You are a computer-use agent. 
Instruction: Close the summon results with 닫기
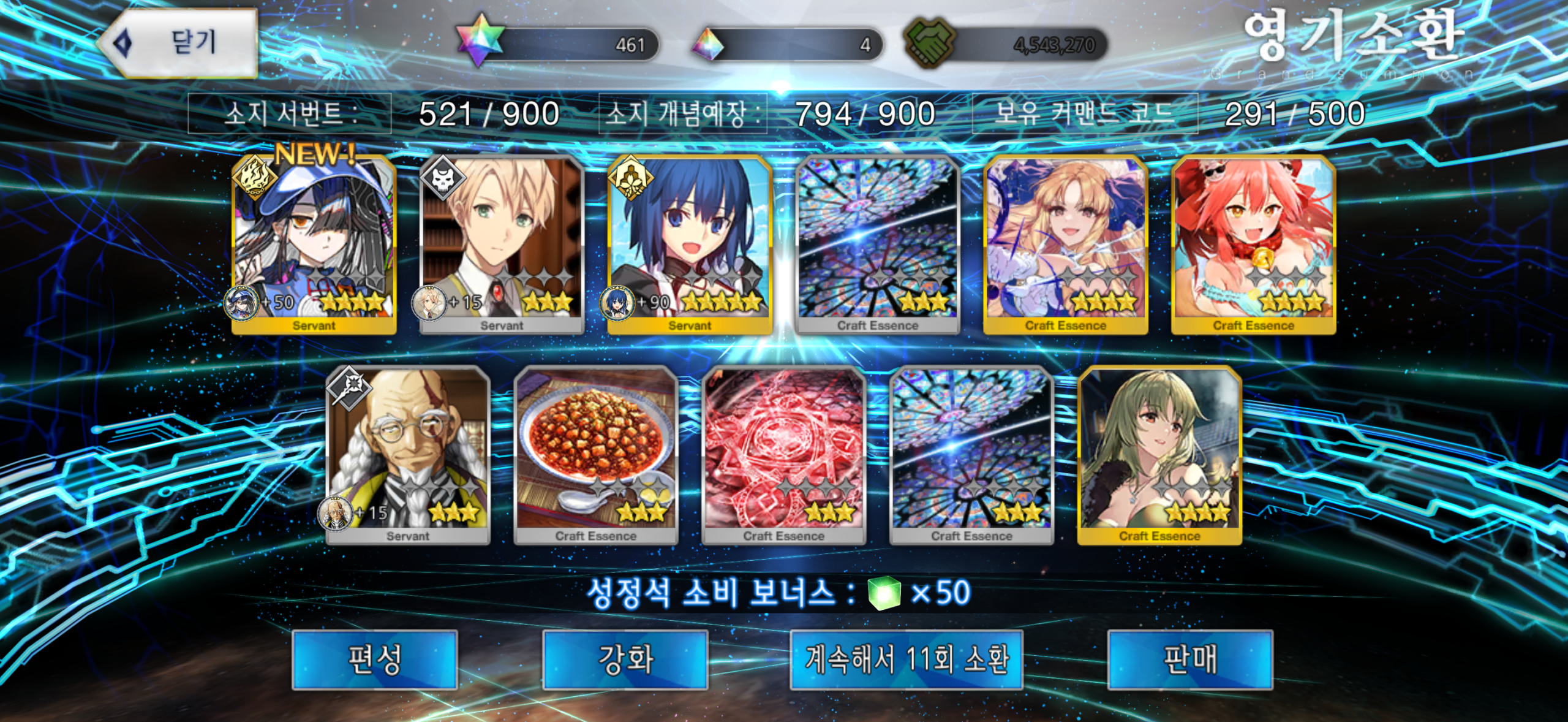179,43
